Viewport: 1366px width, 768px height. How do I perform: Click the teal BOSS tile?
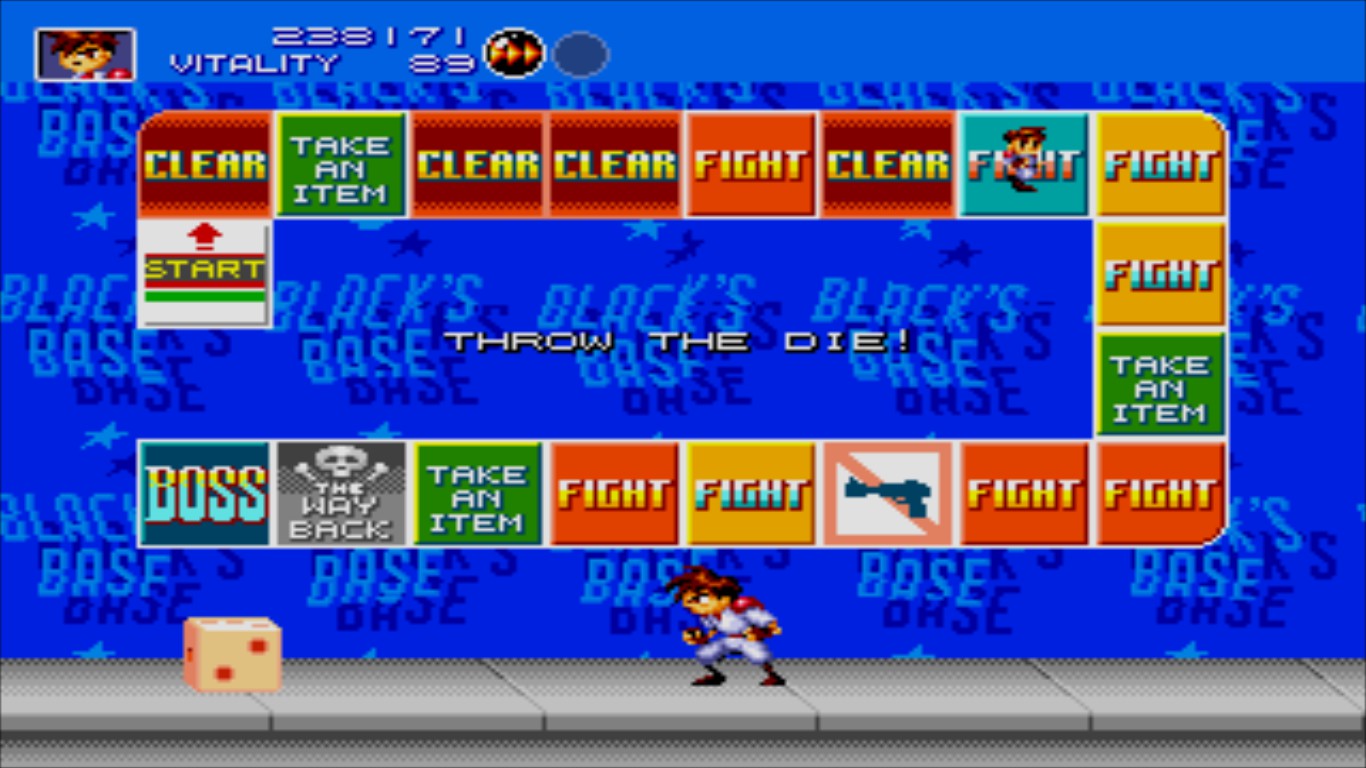204,492
